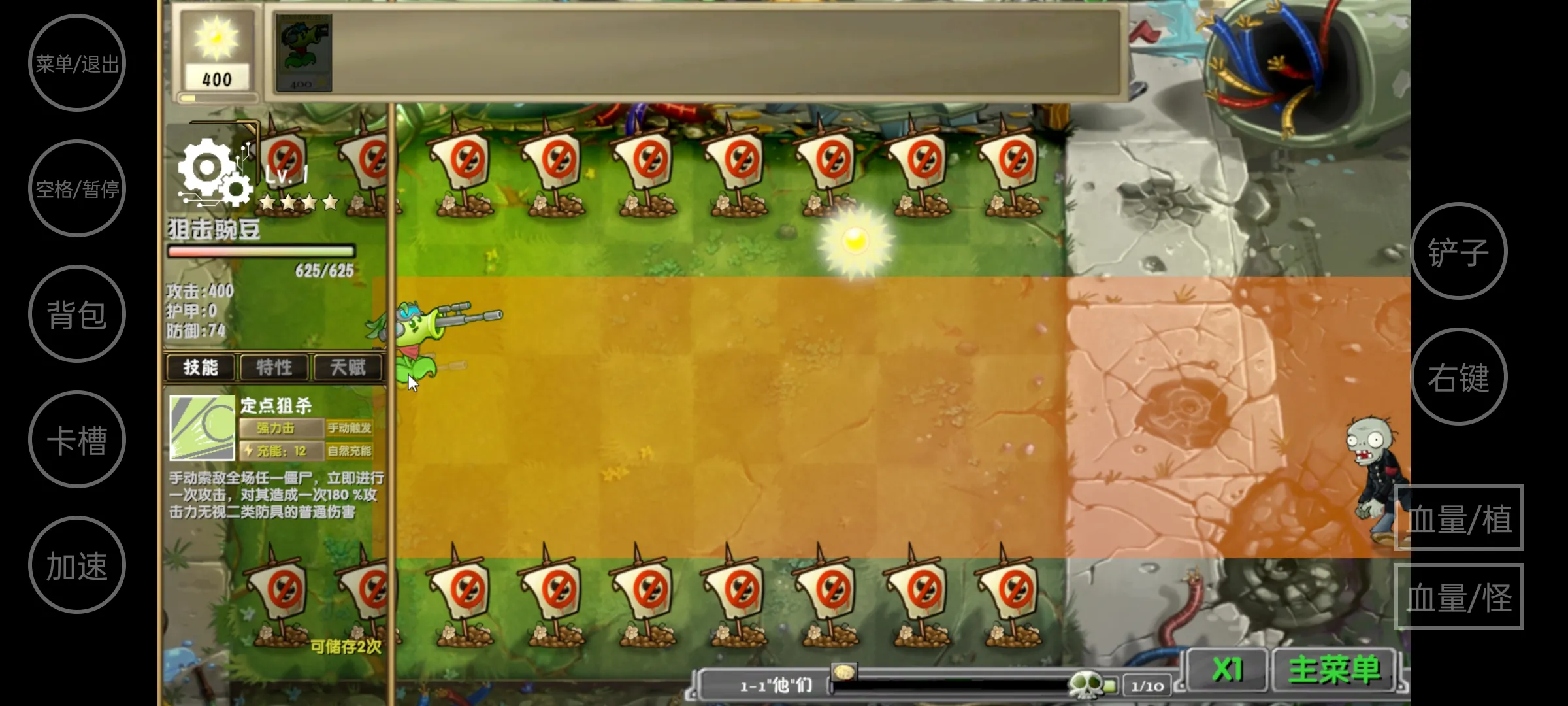
Task: Toggle zombie health with 血量/怪
Action: 1458,596
